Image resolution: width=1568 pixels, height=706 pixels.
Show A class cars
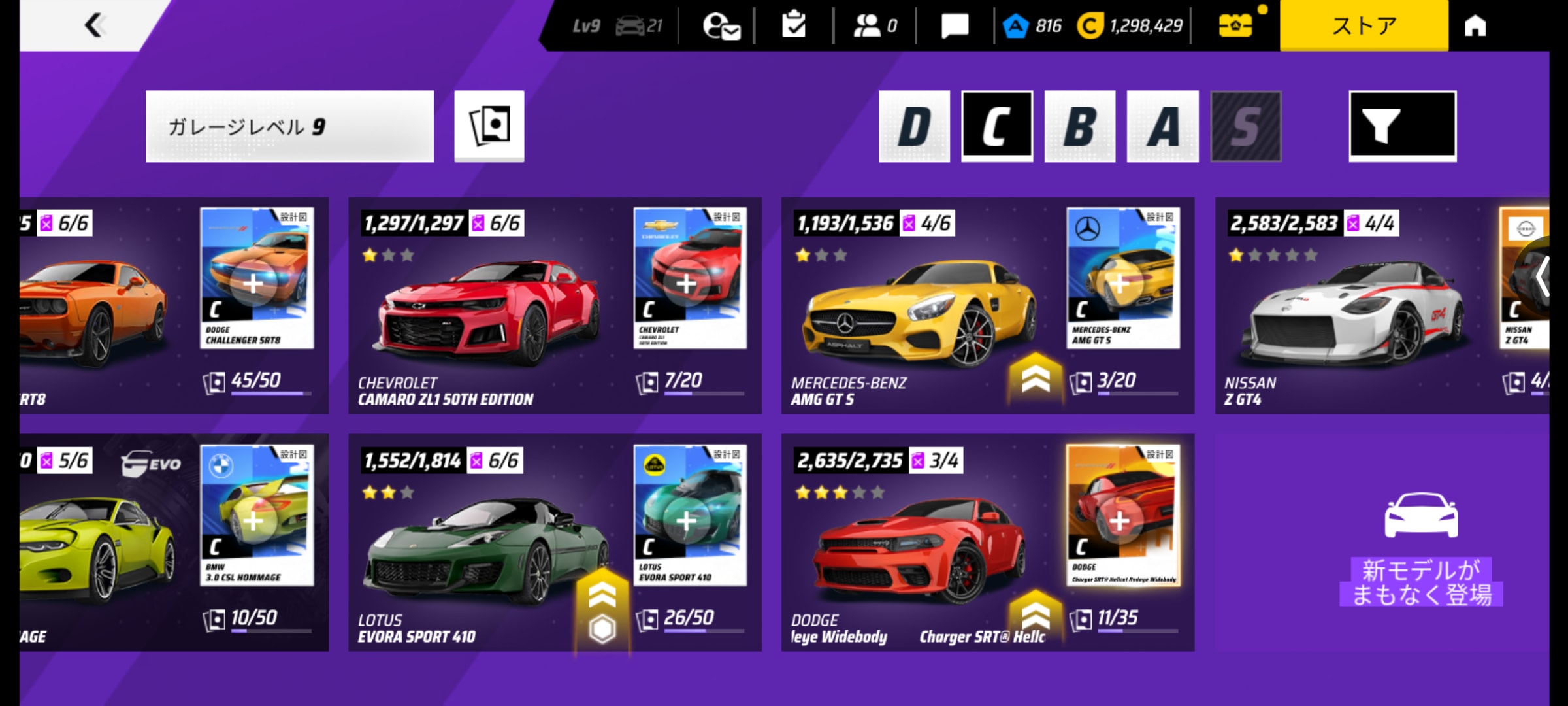coord(1162,126)
